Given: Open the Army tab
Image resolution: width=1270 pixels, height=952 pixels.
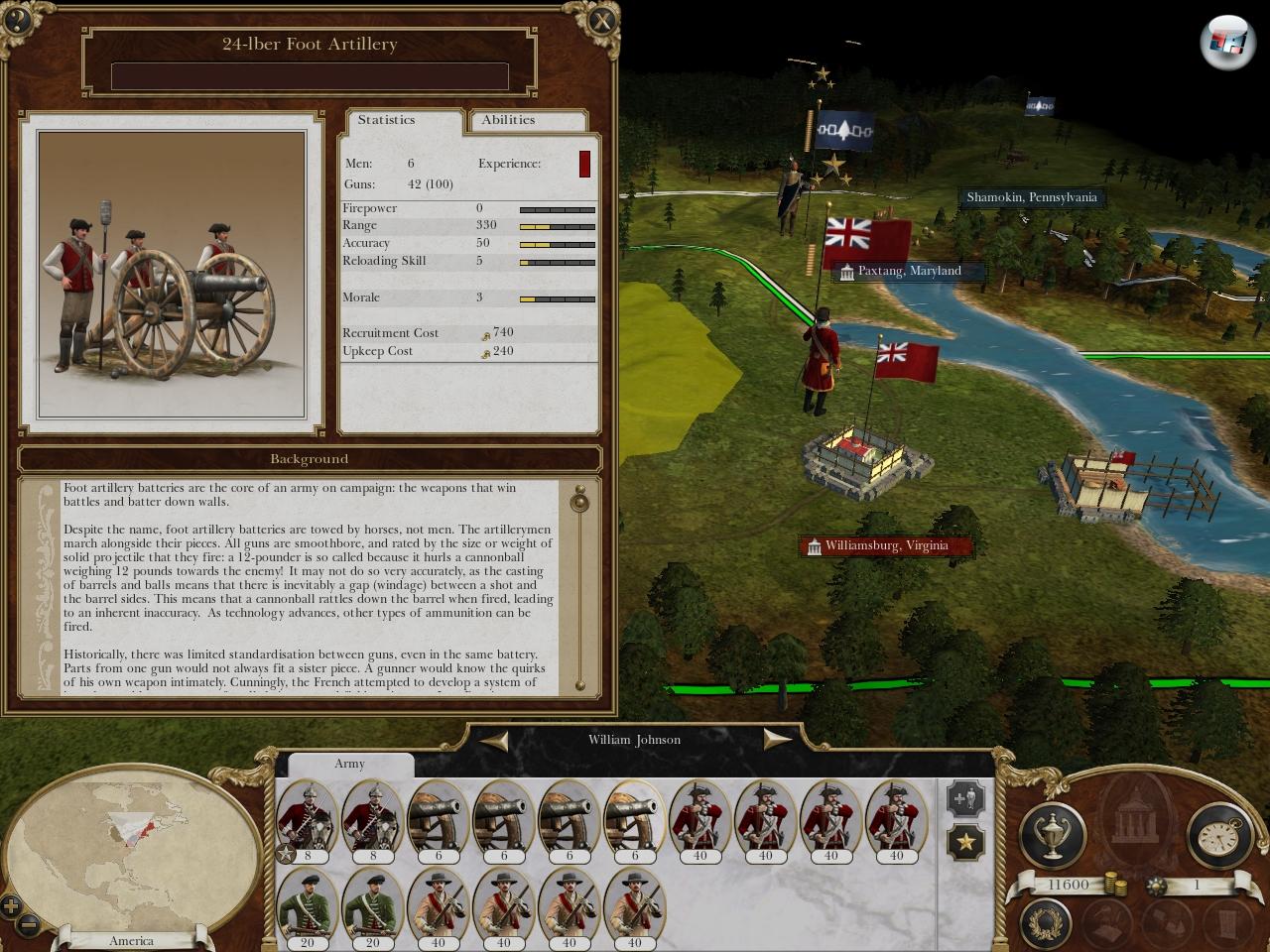Looking at the screenshot, I should [349, 764].
